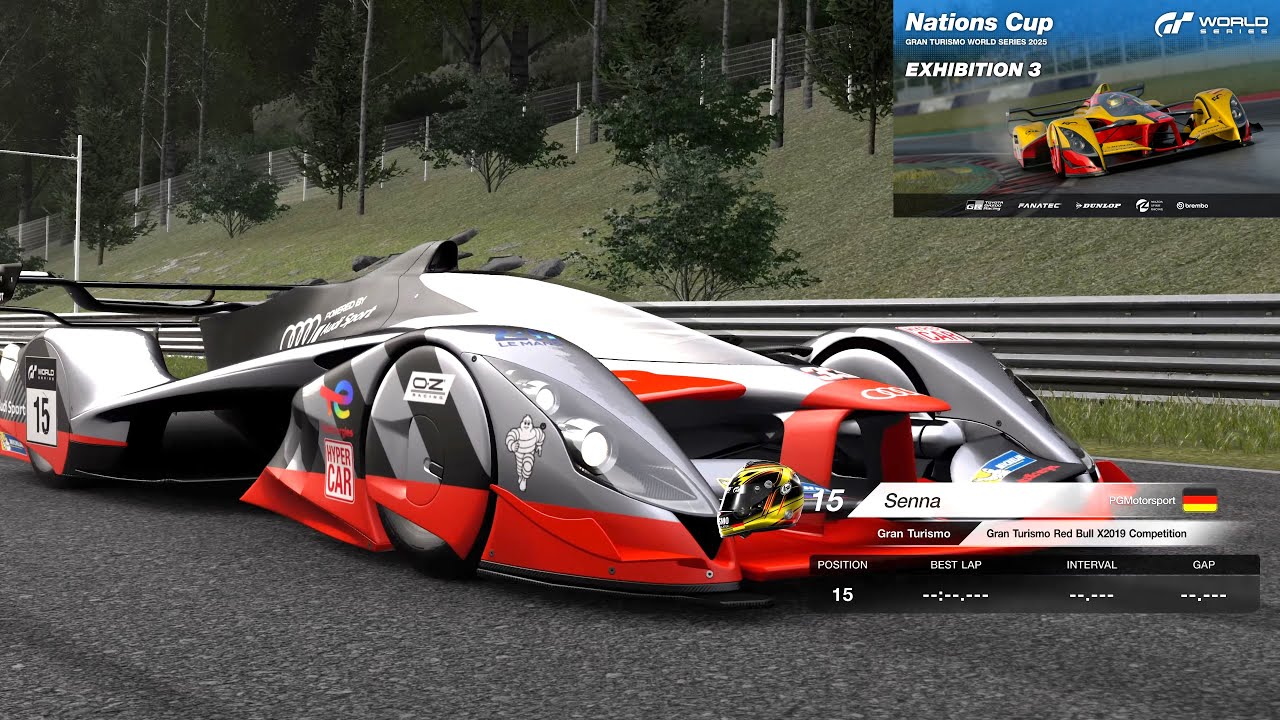Click the OZ Racing badge on the fender

coord(427,390)
